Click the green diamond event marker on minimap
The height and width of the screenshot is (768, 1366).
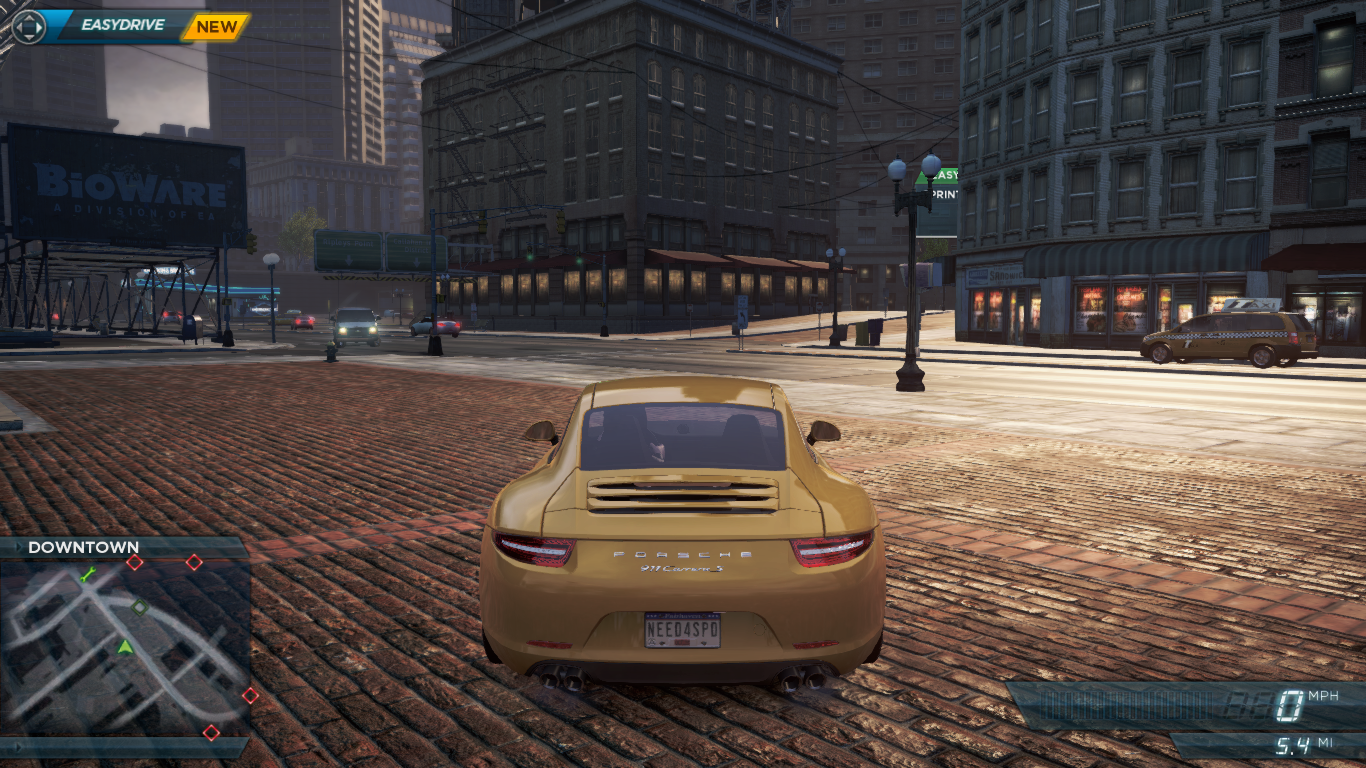click(x=139, y=608)
